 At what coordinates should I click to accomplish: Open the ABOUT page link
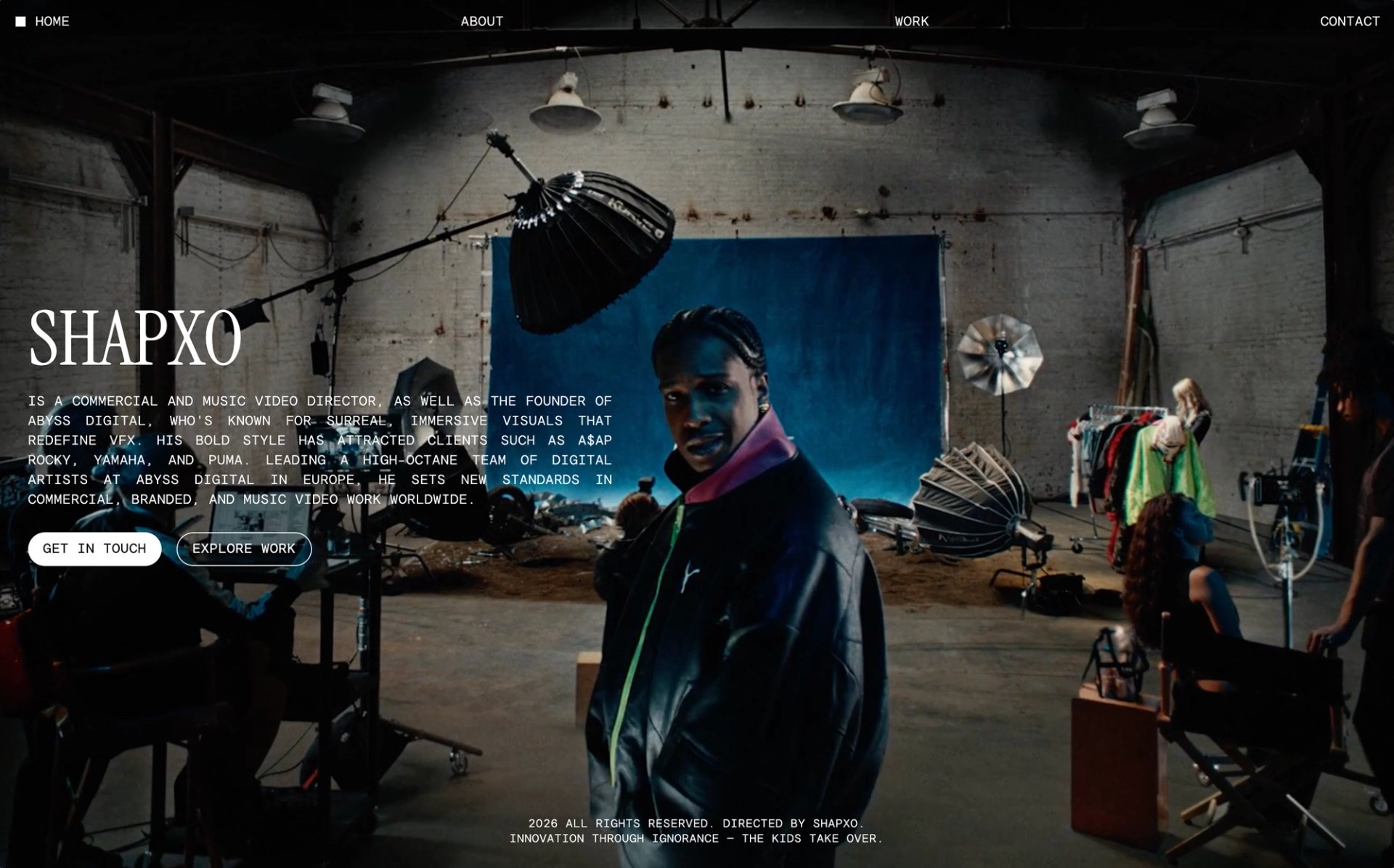click(x=481, y=22)
